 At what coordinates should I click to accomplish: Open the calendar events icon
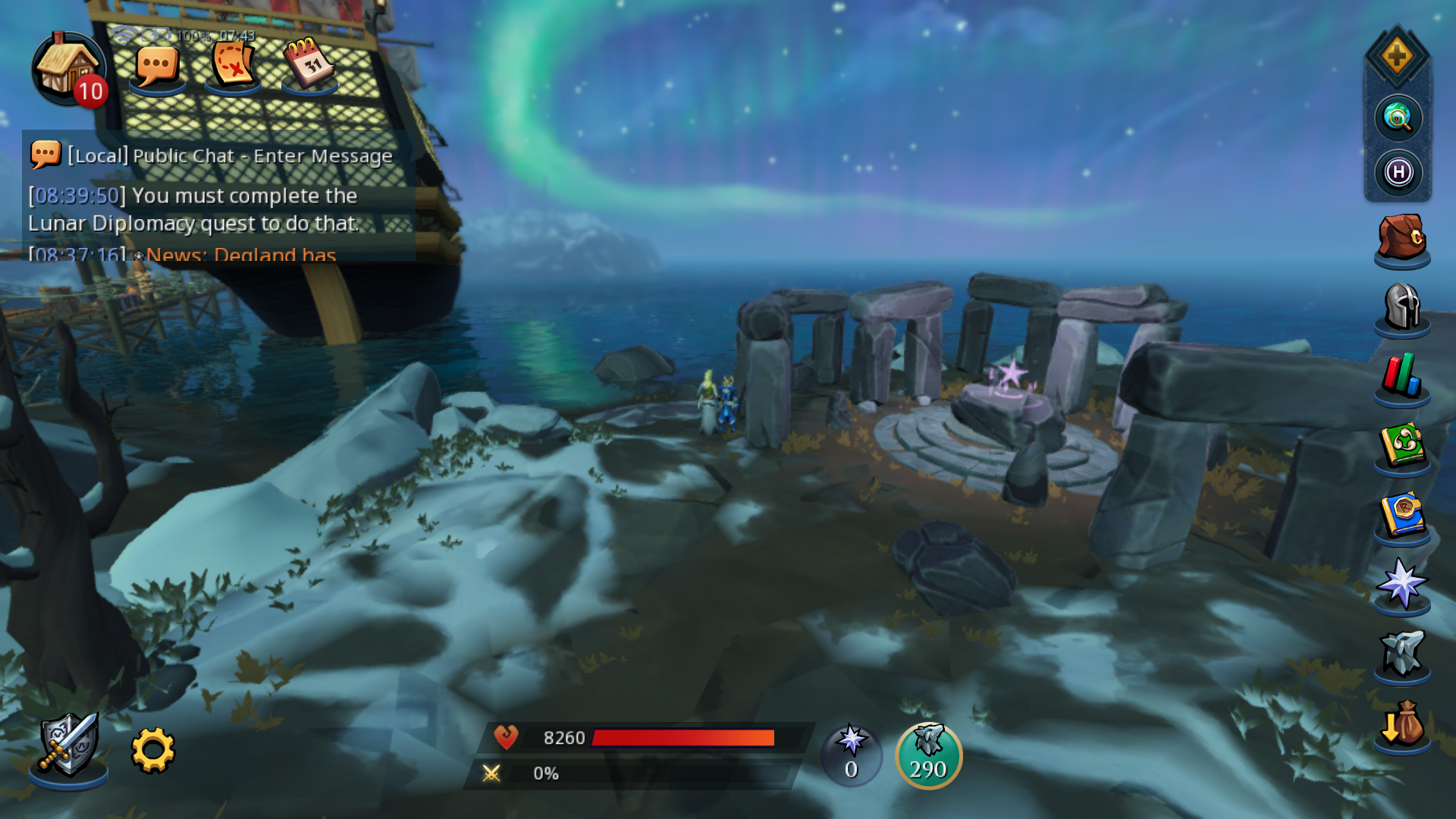pos(309,64)
